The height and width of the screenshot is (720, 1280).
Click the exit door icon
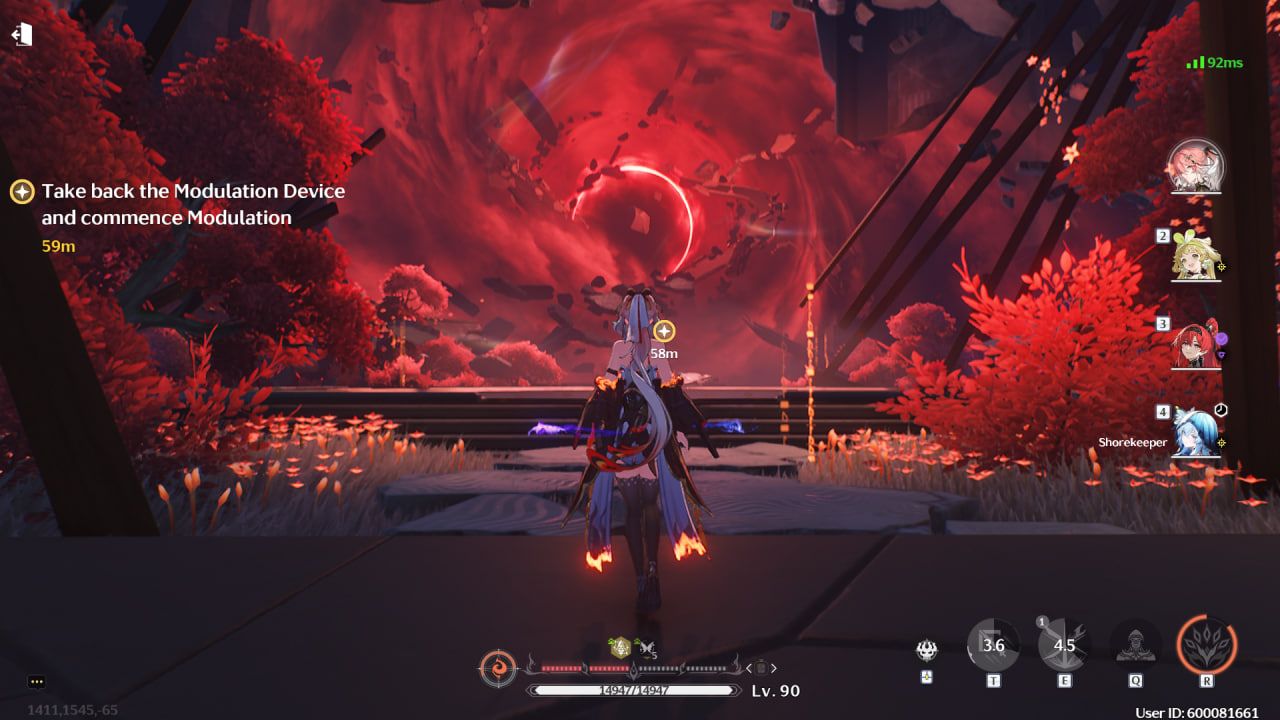click(x=22, y=35)
